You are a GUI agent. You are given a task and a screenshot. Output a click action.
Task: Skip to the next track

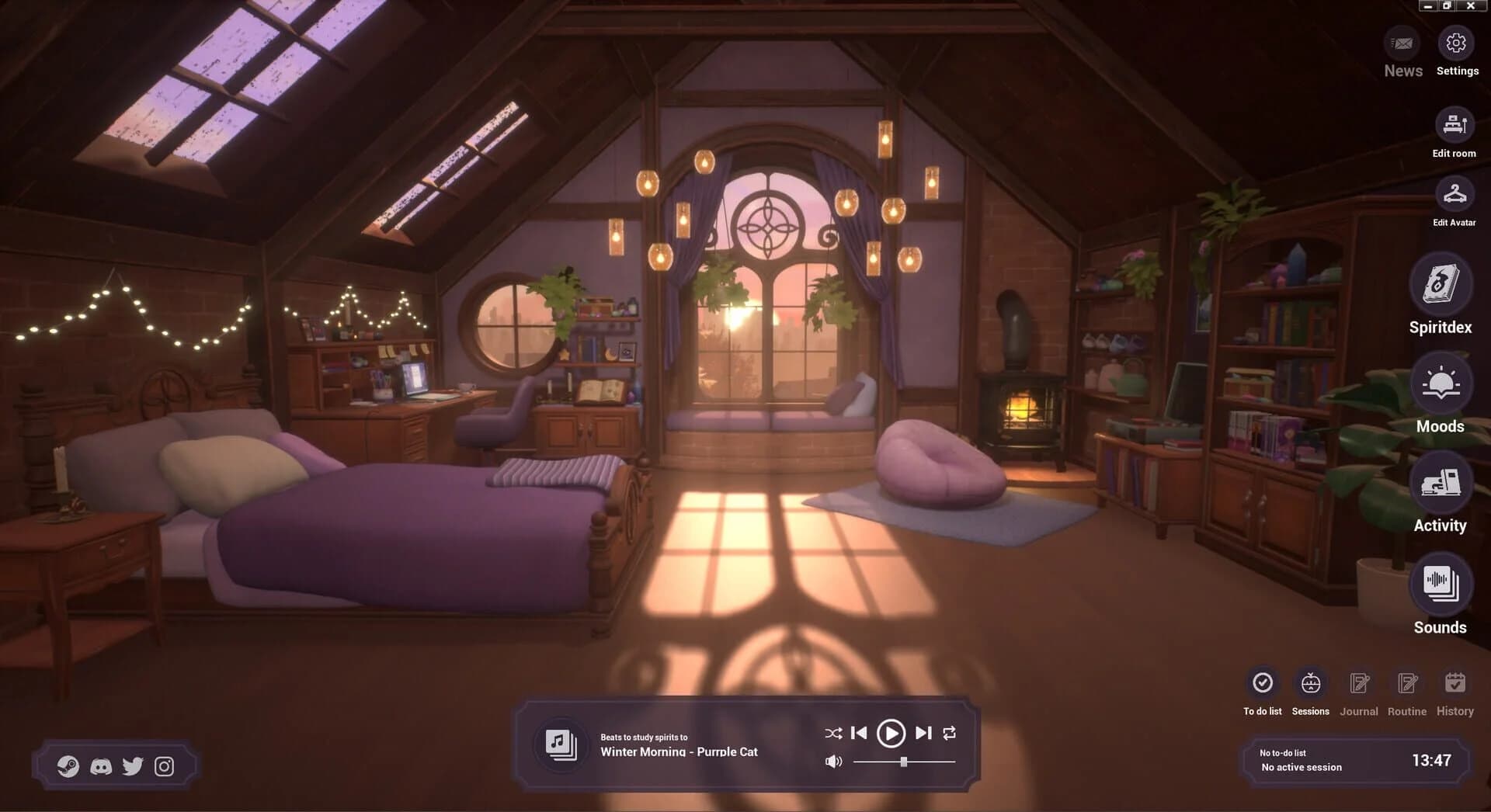tap(923, 732)
